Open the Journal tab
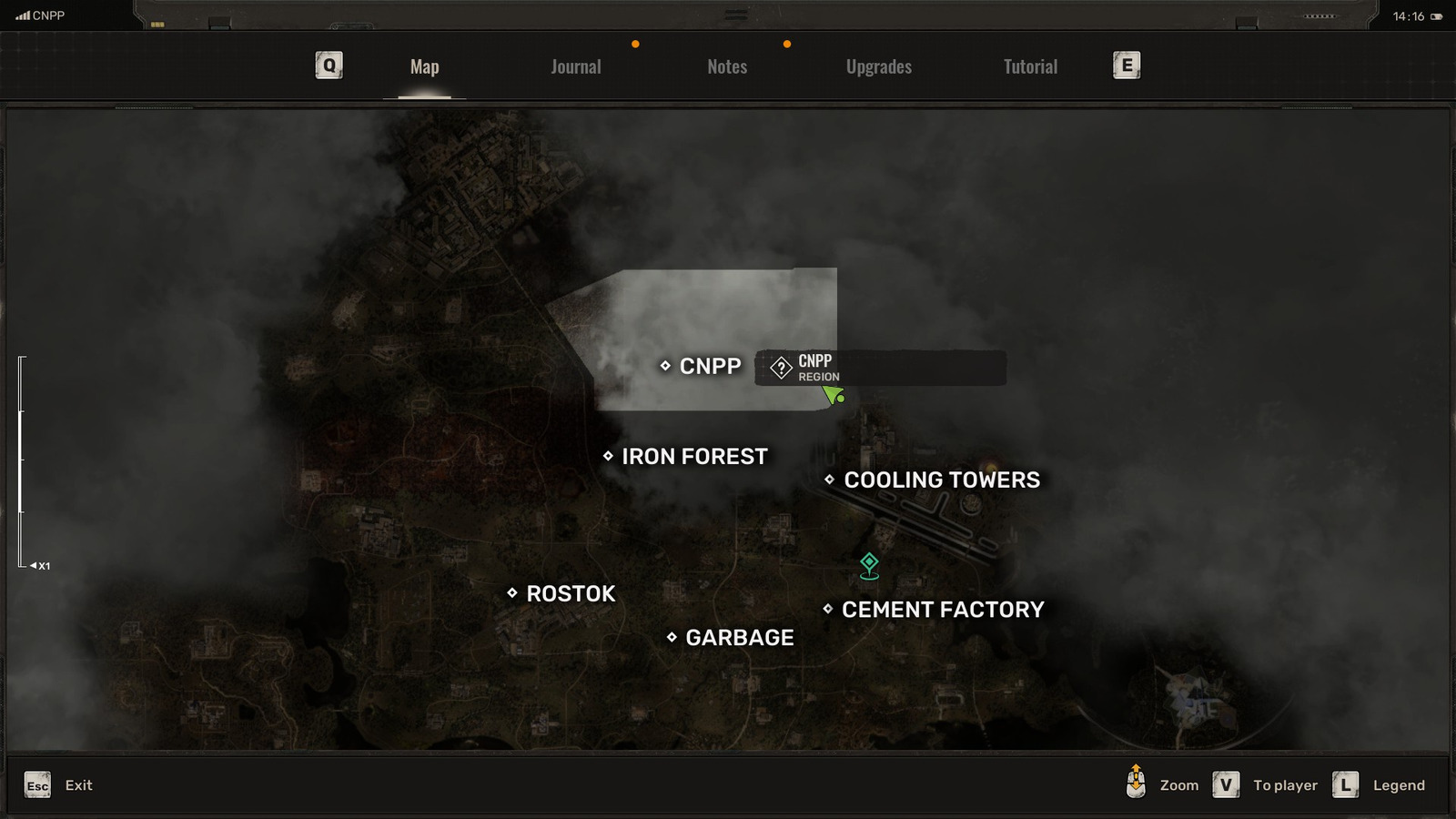Image resolution: width=1456 pixels, height=819 pixels. (574, 66)
